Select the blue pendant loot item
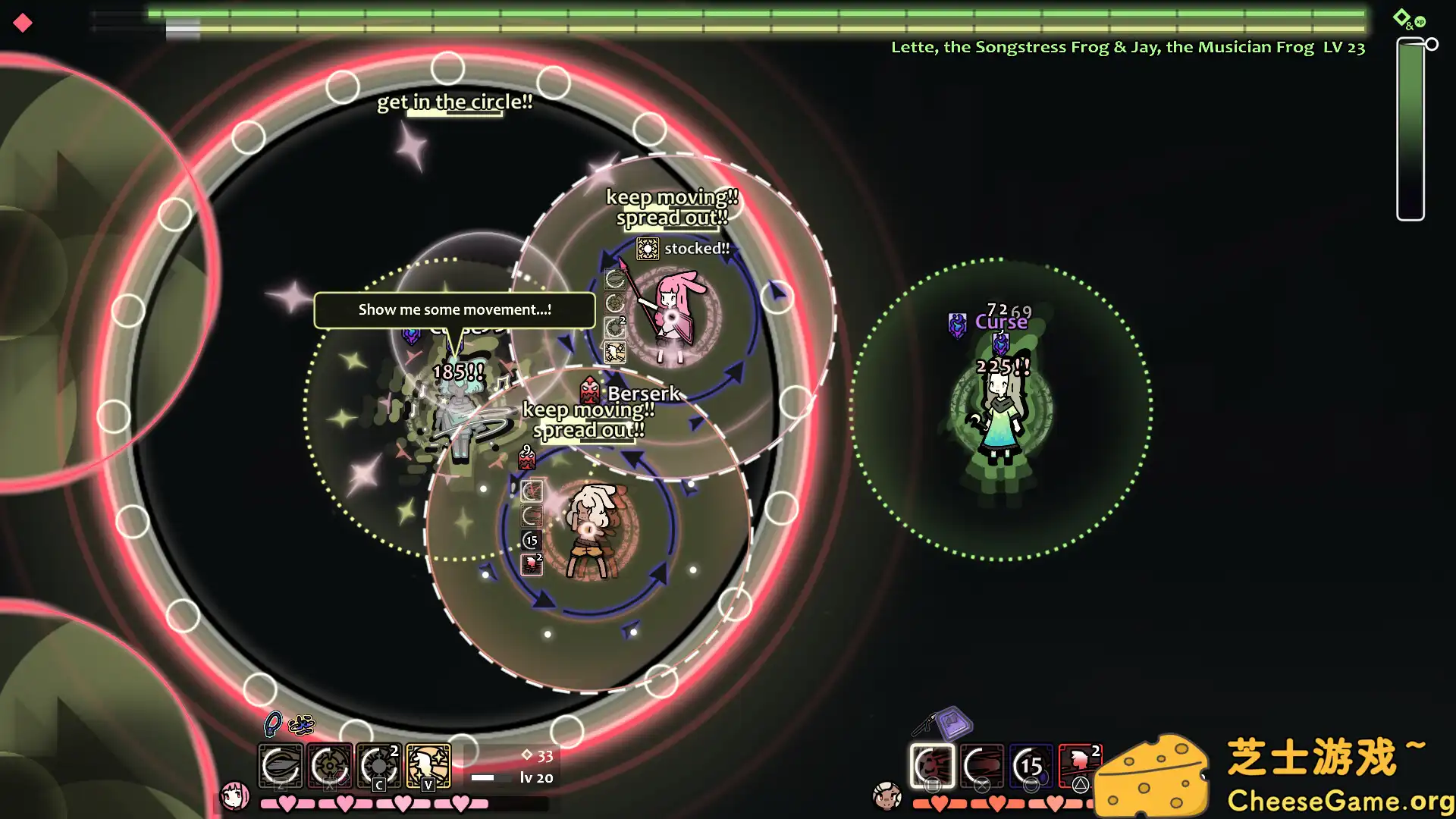Image resolution: width=1456 pixels, height=819 pixels. click(x=272, y=724)
